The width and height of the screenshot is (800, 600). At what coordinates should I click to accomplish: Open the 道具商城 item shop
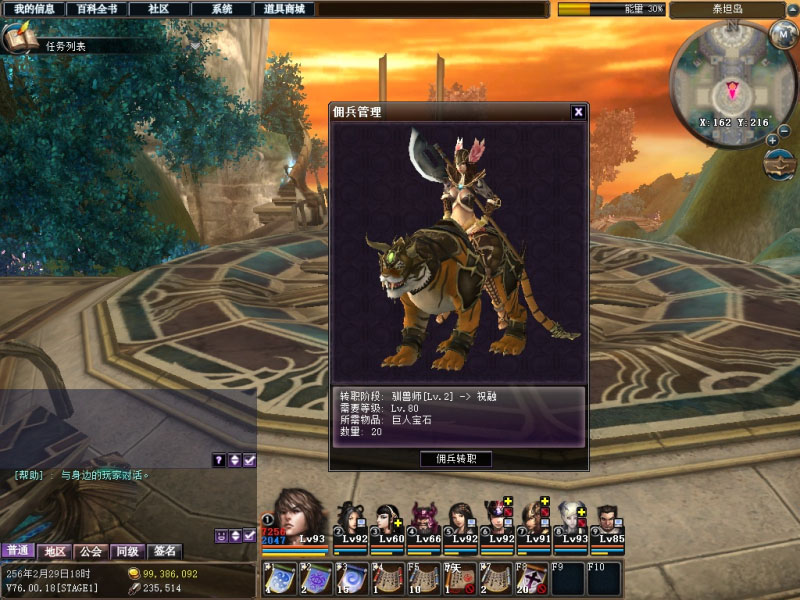[284, 9]
